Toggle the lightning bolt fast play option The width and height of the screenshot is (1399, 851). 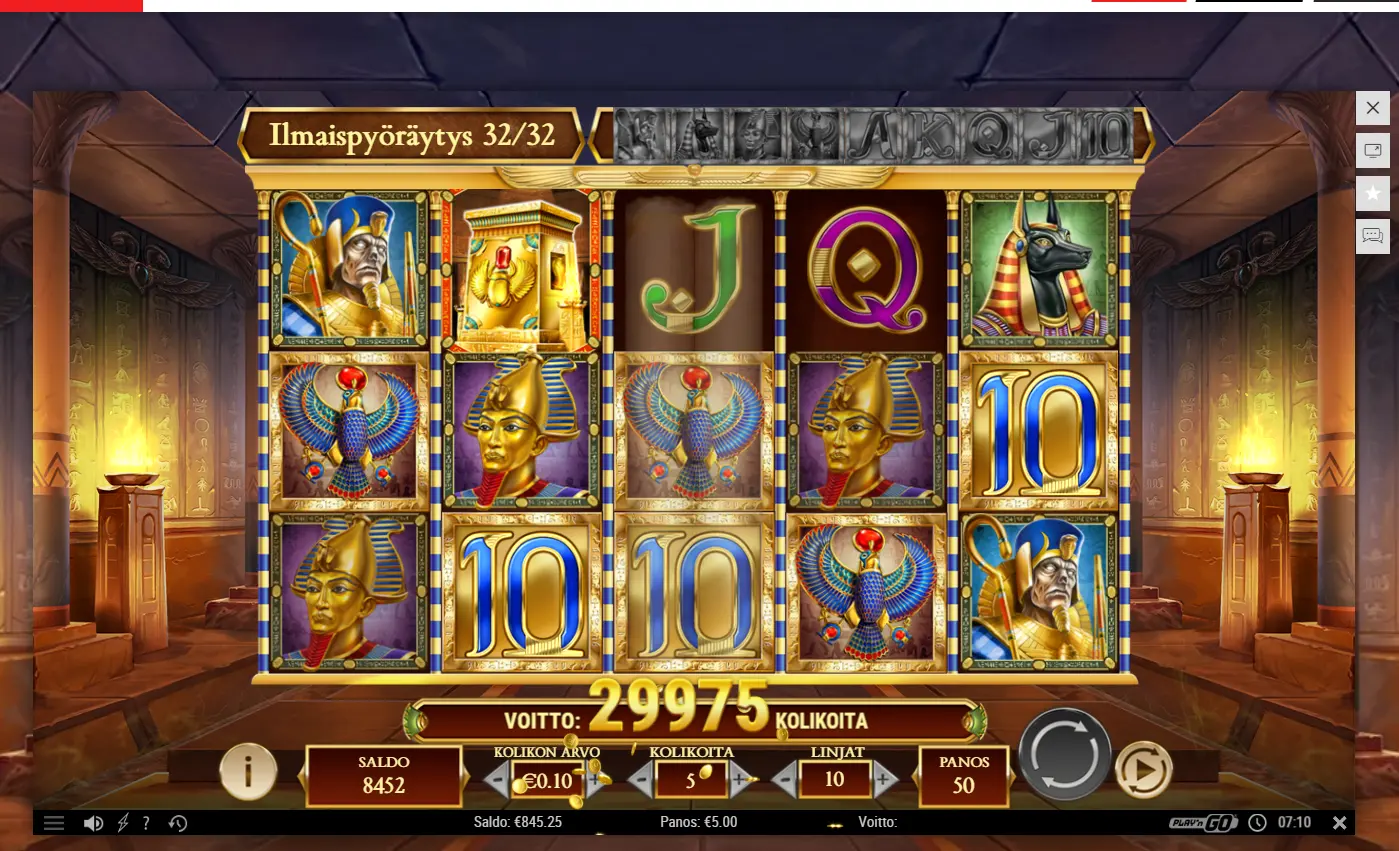(x=124, y=823)
